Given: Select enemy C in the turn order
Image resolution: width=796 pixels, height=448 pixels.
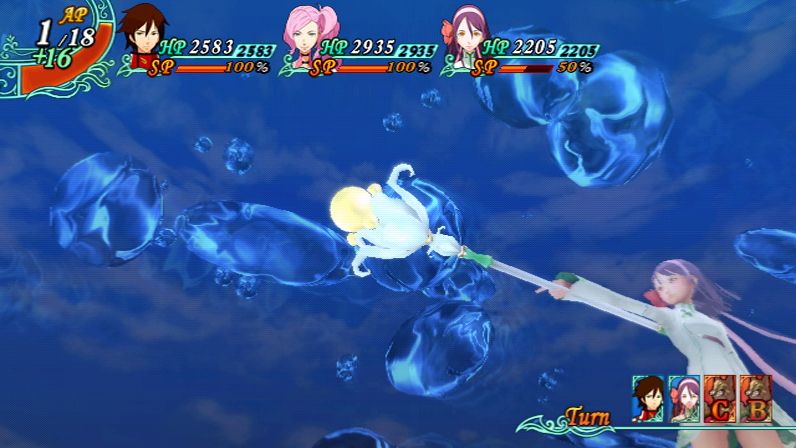Looking at the screenshot, I should pos(718,396).
